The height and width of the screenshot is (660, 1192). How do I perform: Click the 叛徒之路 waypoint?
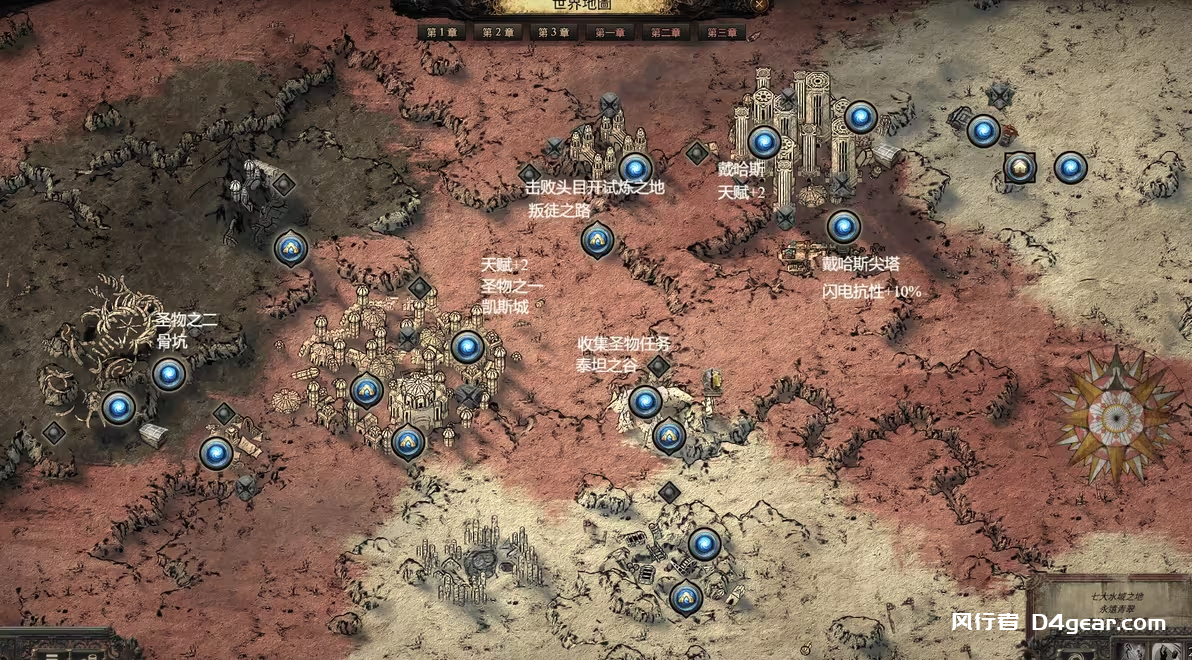coord(597,239)
